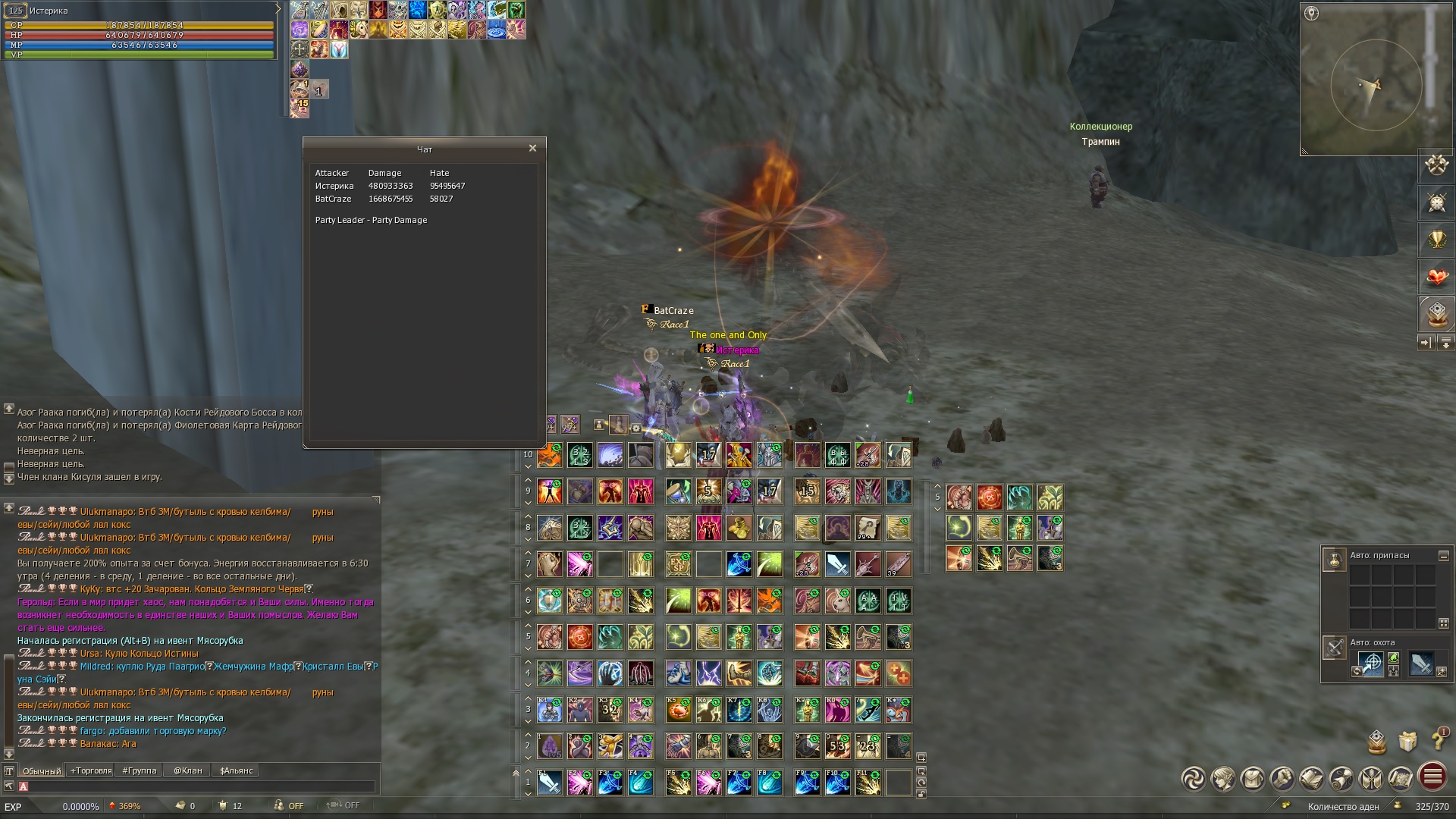This screenshot has width=1456, height=819.
Task: Open the golden trophy side button
Action: 1436,240
